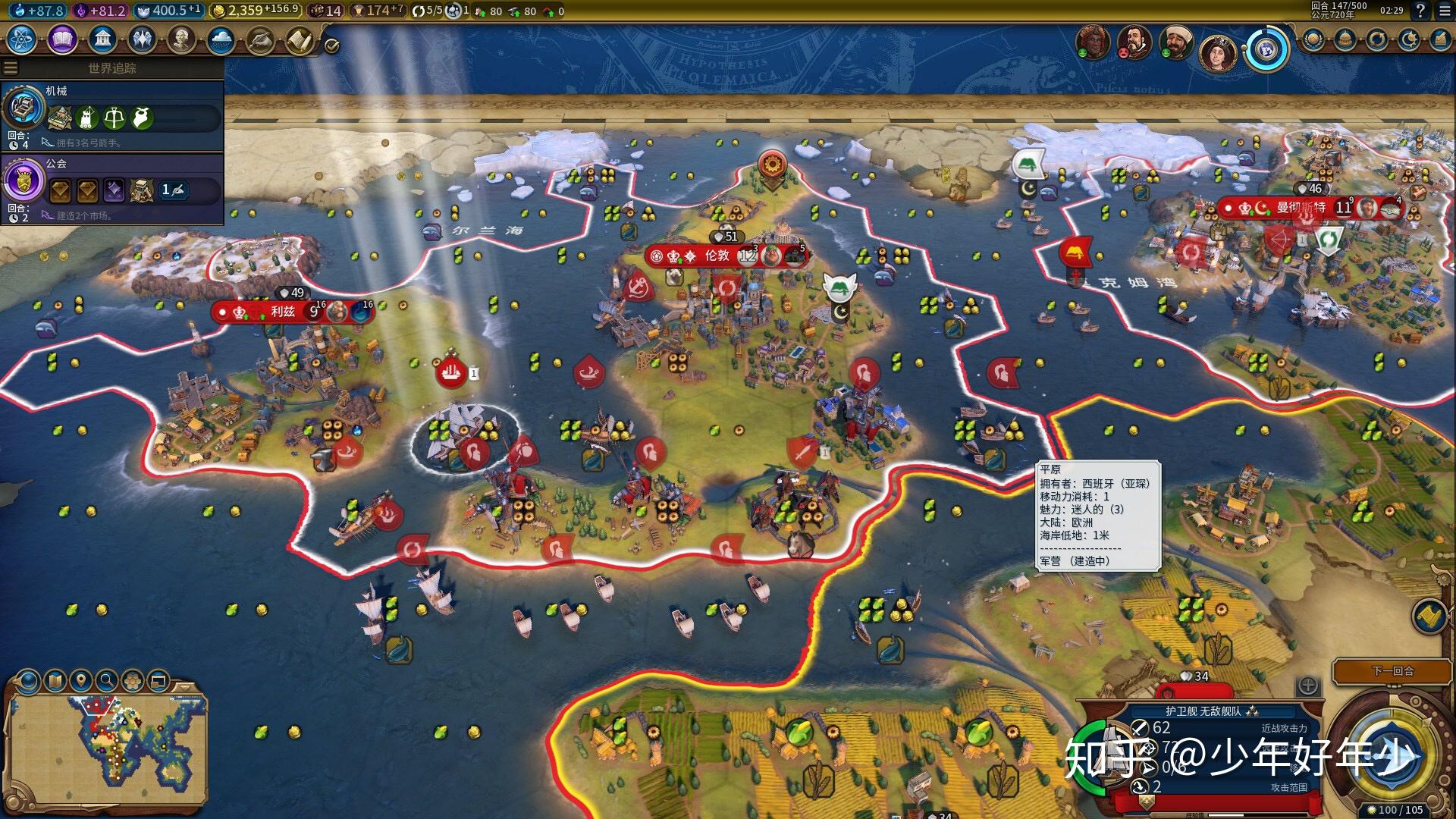Select the 伦敦 city banner

pyautogui.click(x=717, y=256)
